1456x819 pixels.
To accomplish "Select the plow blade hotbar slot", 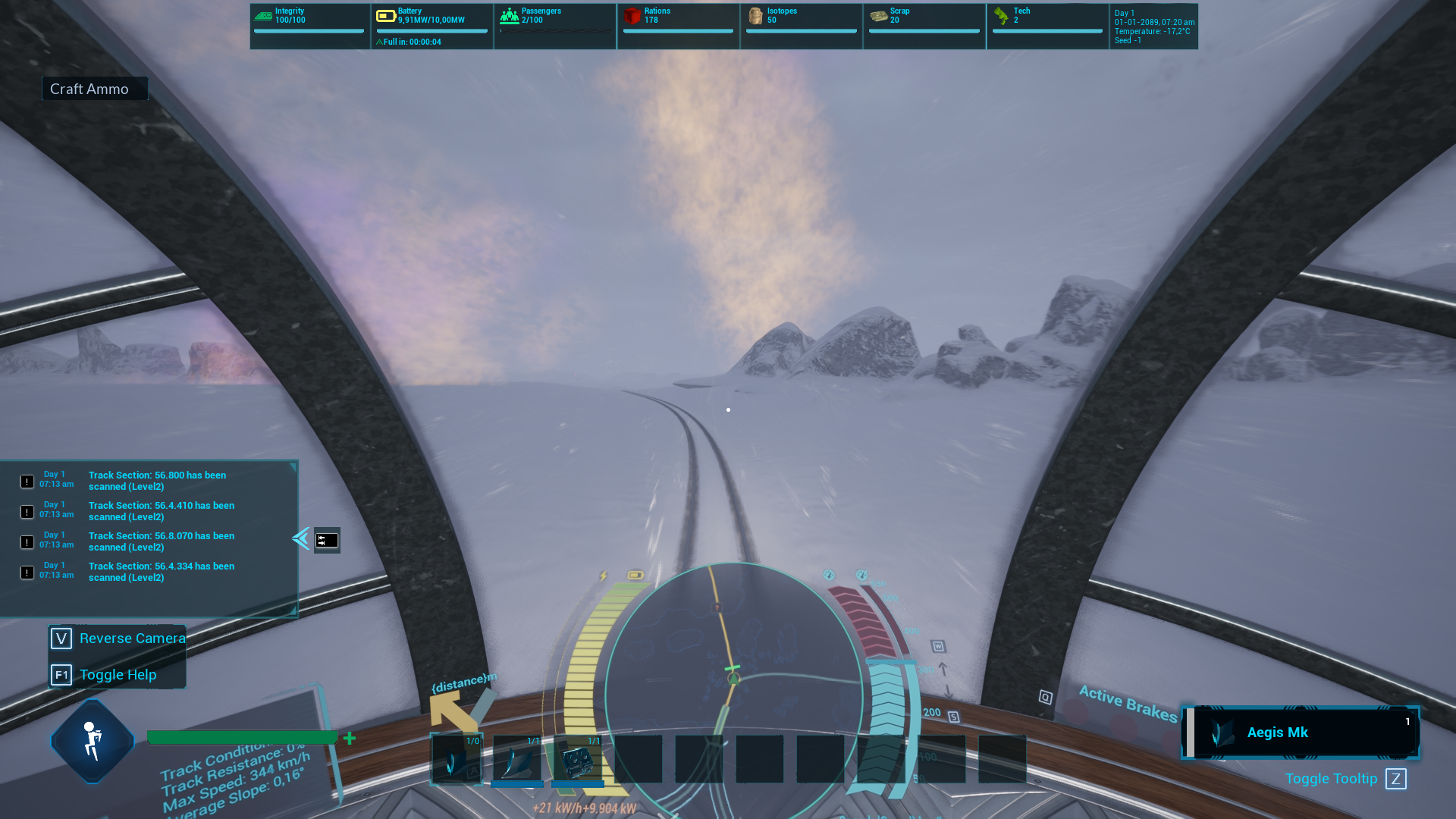I will [x=517, y=758].
